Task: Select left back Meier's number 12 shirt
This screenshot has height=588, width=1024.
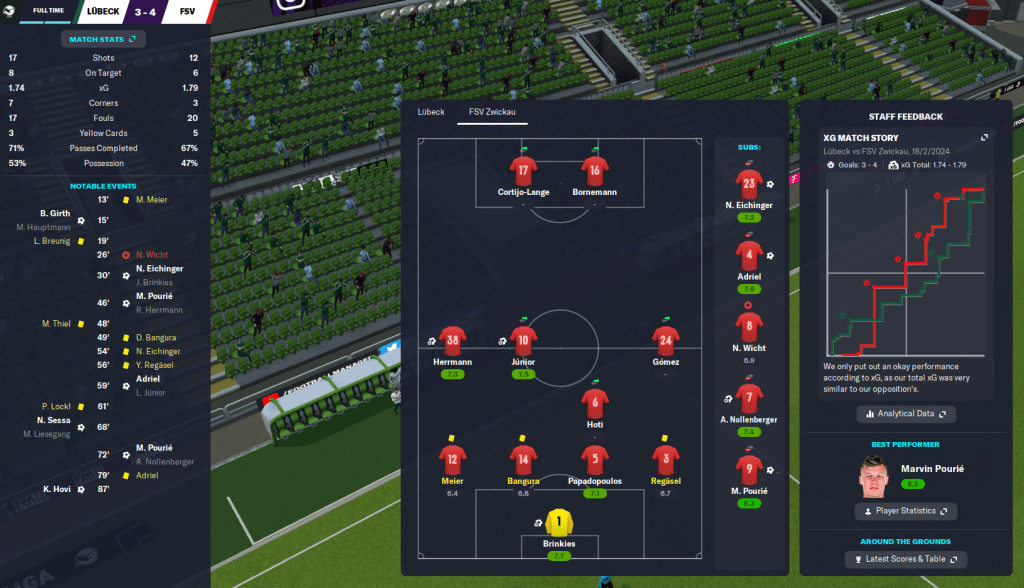Action: (x=453, y=459)
